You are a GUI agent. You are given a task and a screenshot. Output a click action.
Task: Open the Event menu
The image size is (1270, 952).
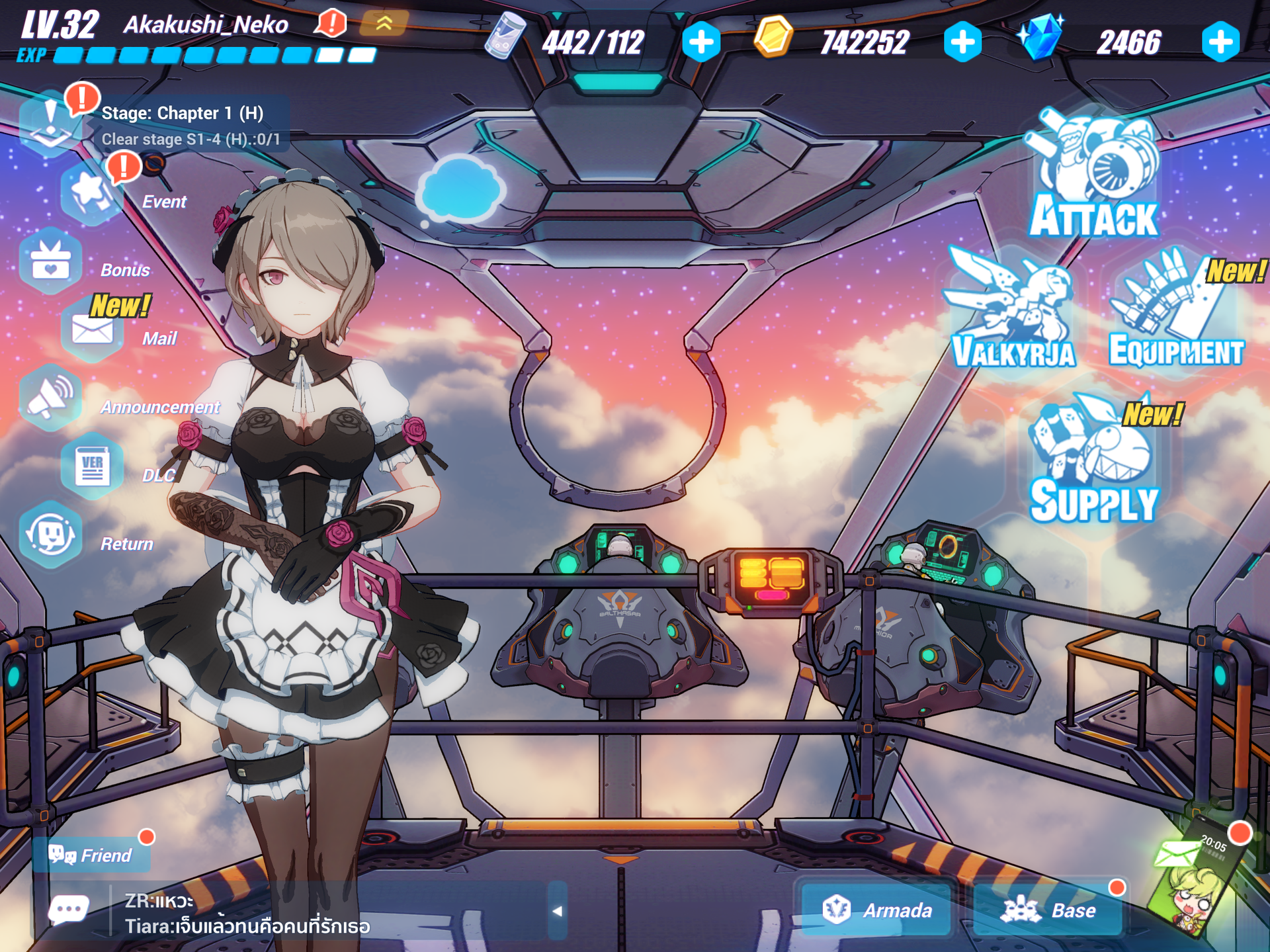[x=91, y=192]
